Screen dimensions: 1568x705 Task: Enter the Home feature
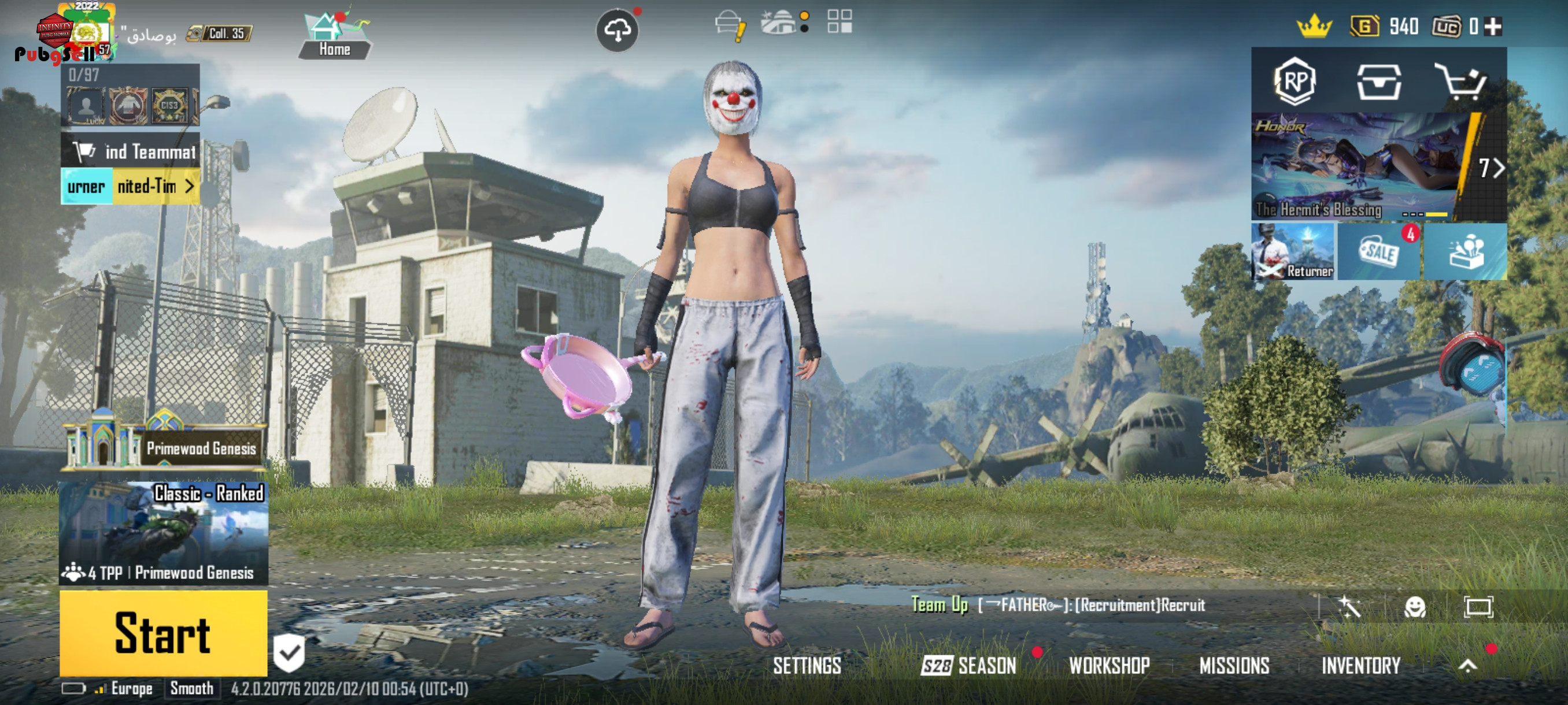point(334,35)
